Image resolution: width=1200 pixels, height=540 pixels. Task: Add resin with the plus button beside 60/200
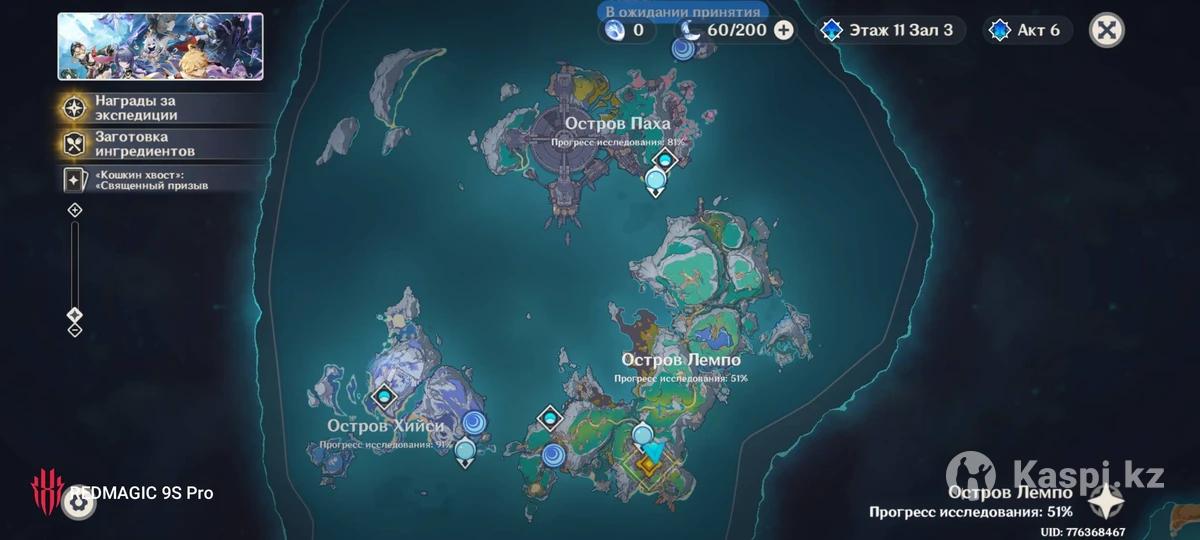tap(784, 30)
